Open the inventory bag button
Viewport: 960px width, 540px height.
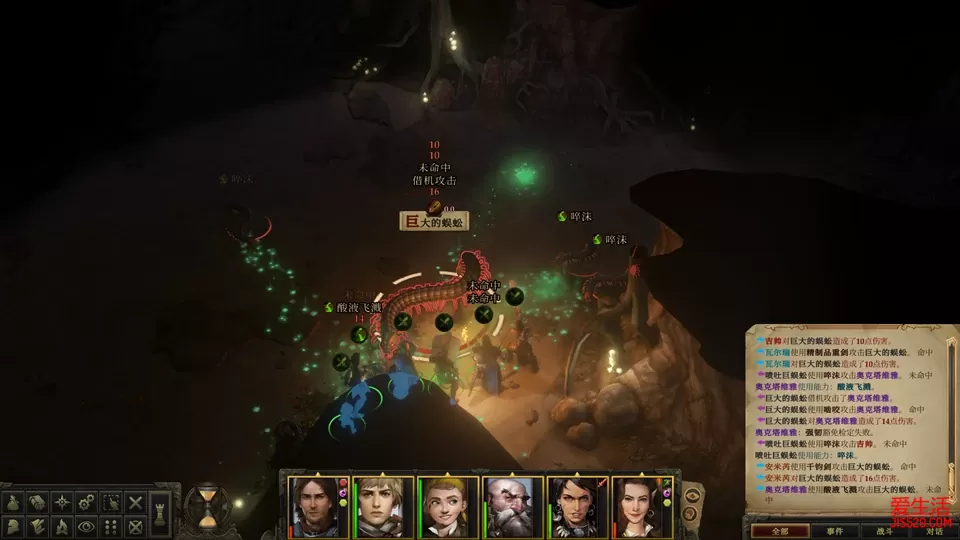click(15, 502)
